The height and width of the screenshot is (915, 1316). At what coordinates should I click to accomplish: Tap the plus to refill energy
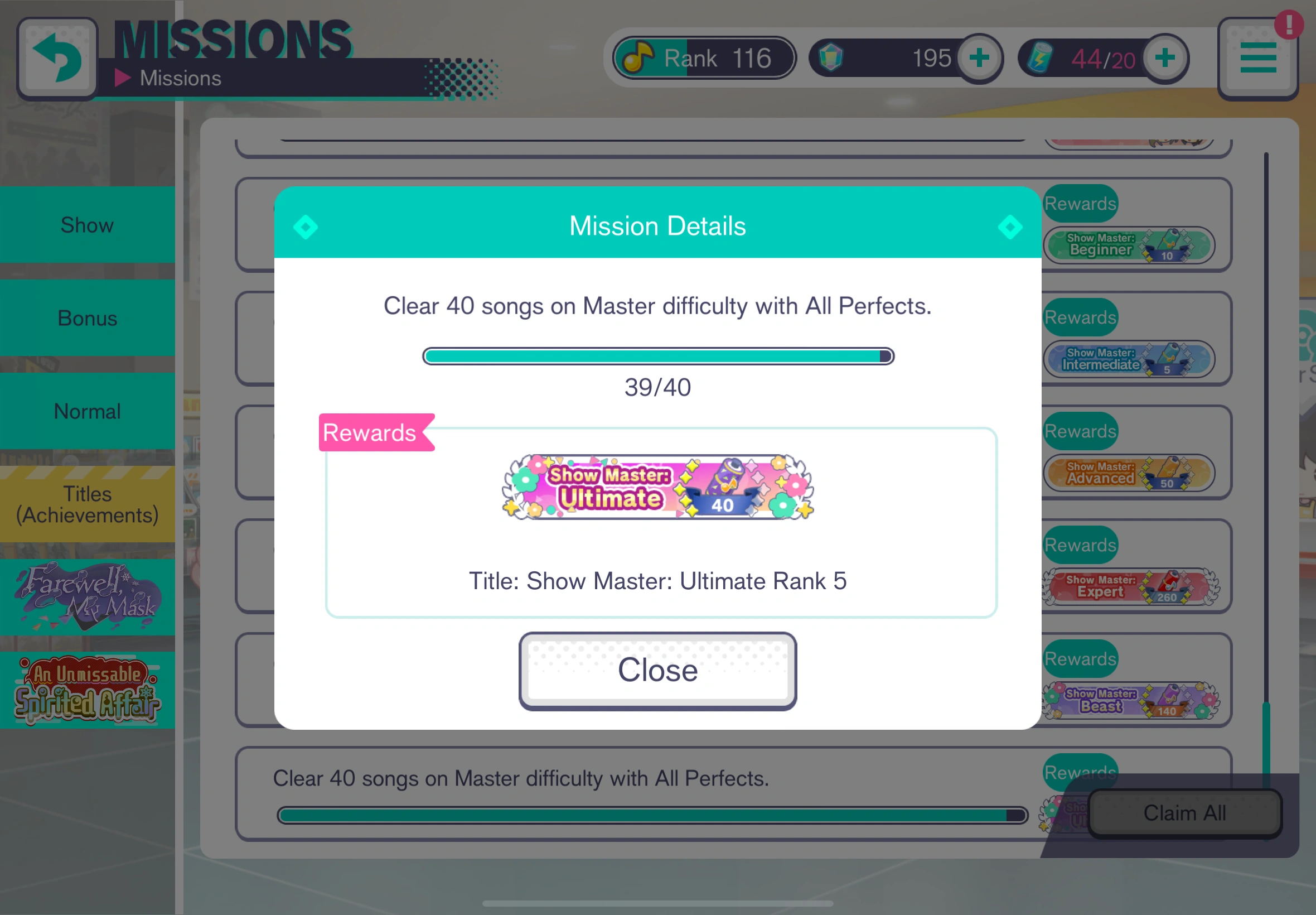click(1165, 57)
